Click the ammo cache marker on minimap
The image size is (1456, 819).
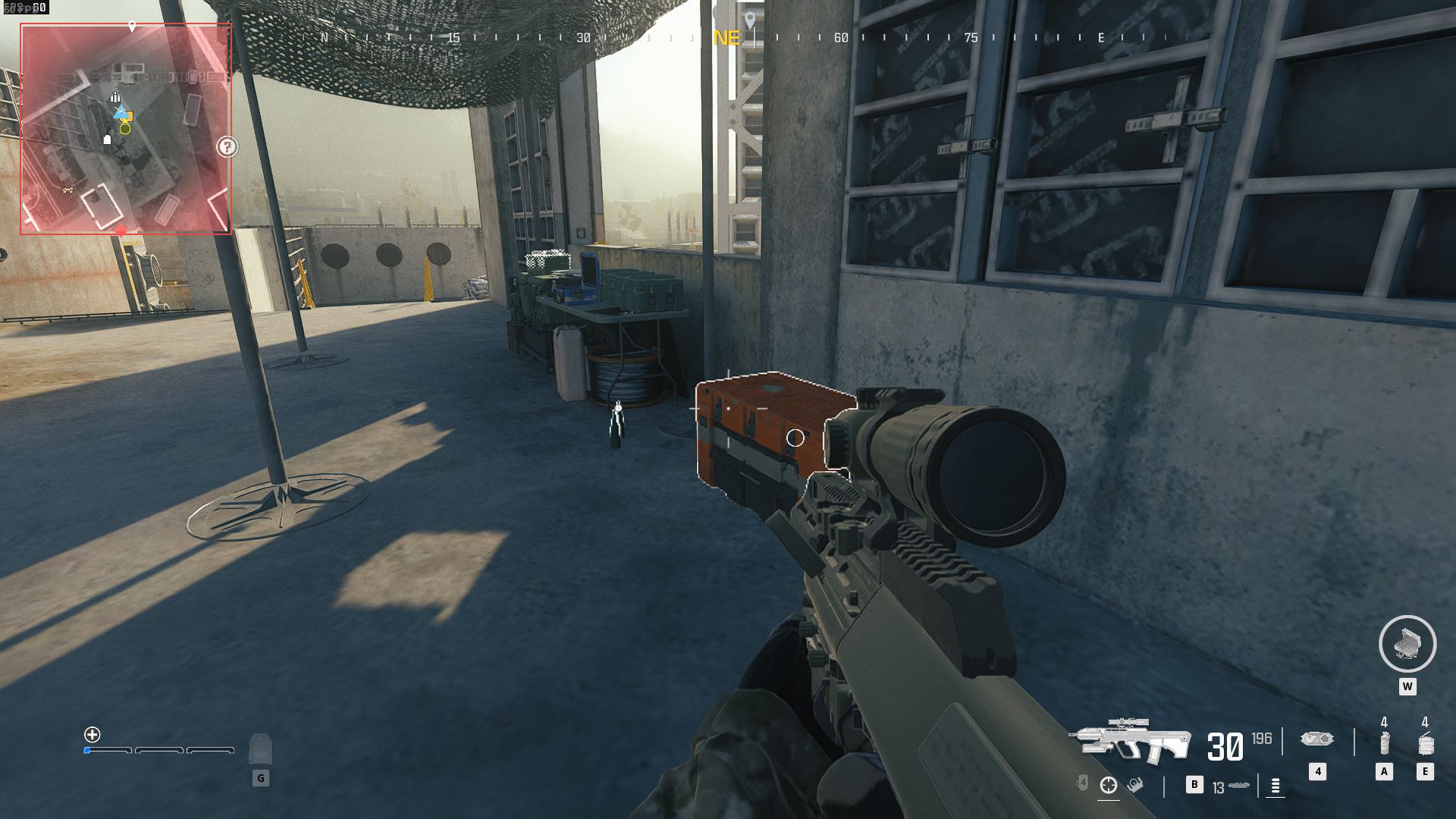point(115,97)
